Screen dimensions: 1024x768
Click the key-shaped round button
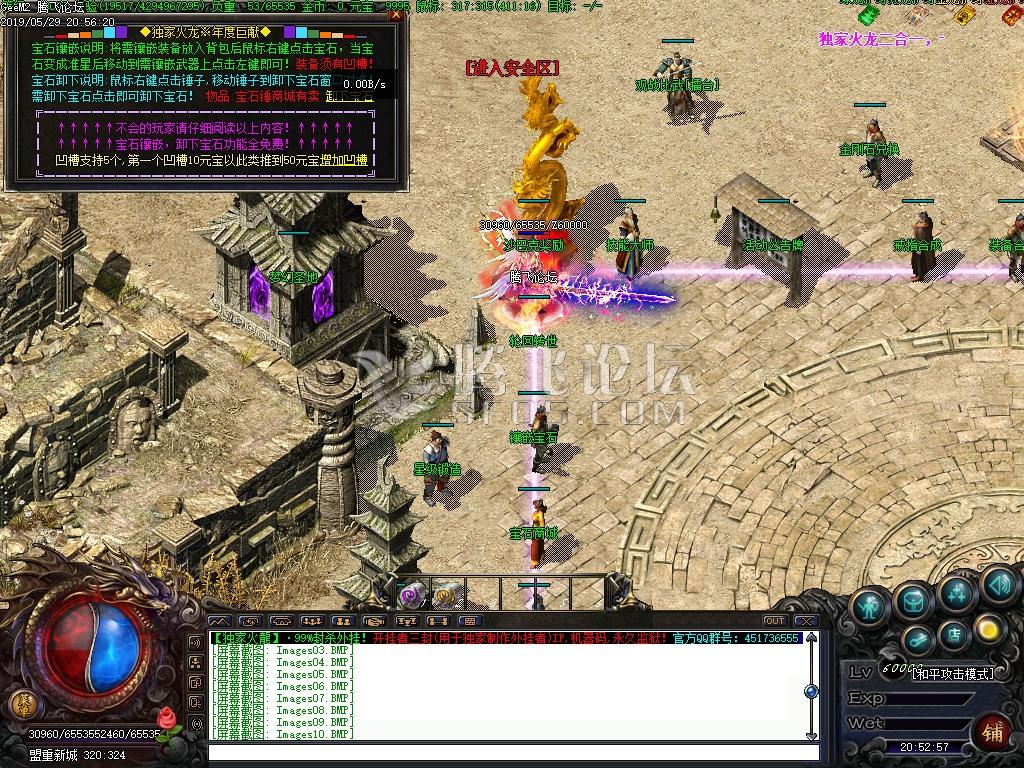click(x=917, y=638)
